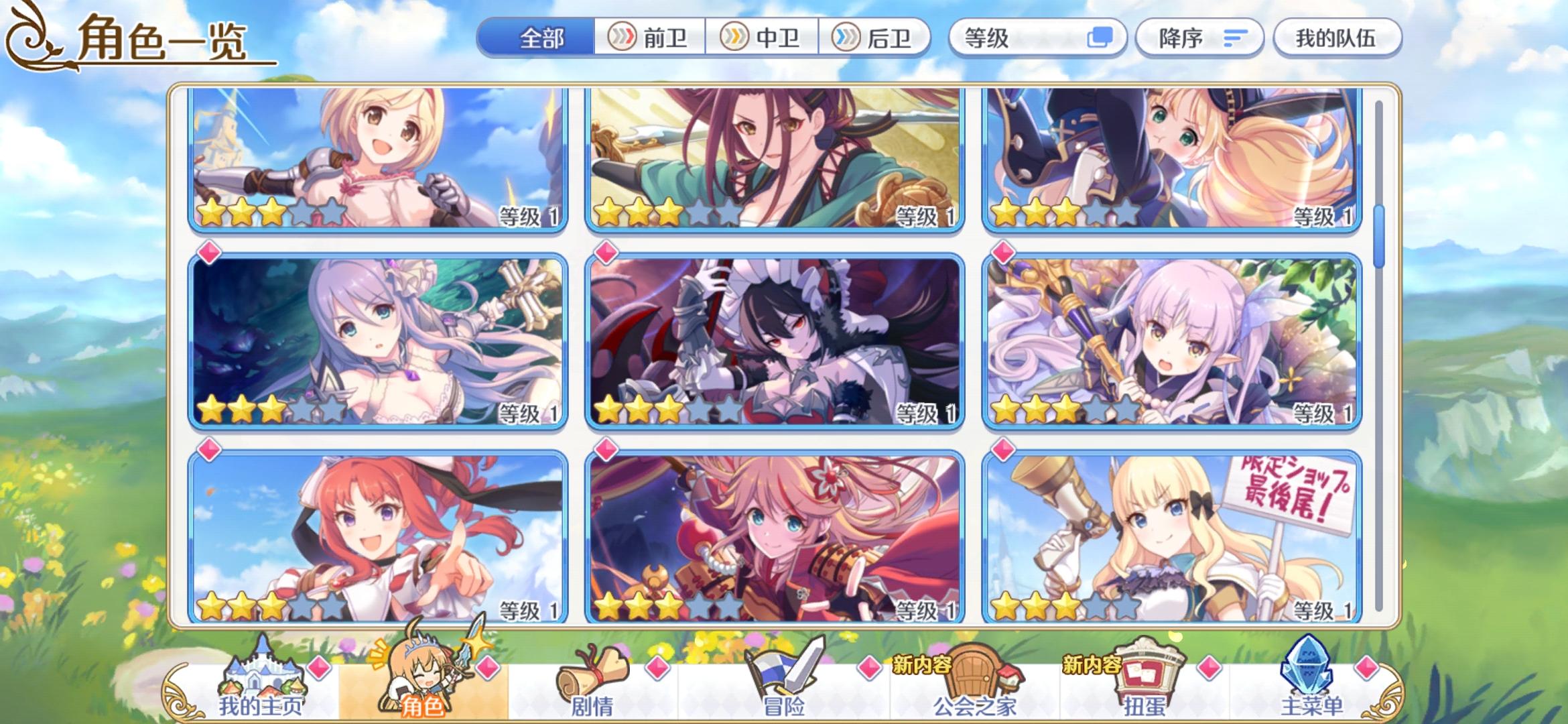Click the 角色一览 title header

[161, 38]
